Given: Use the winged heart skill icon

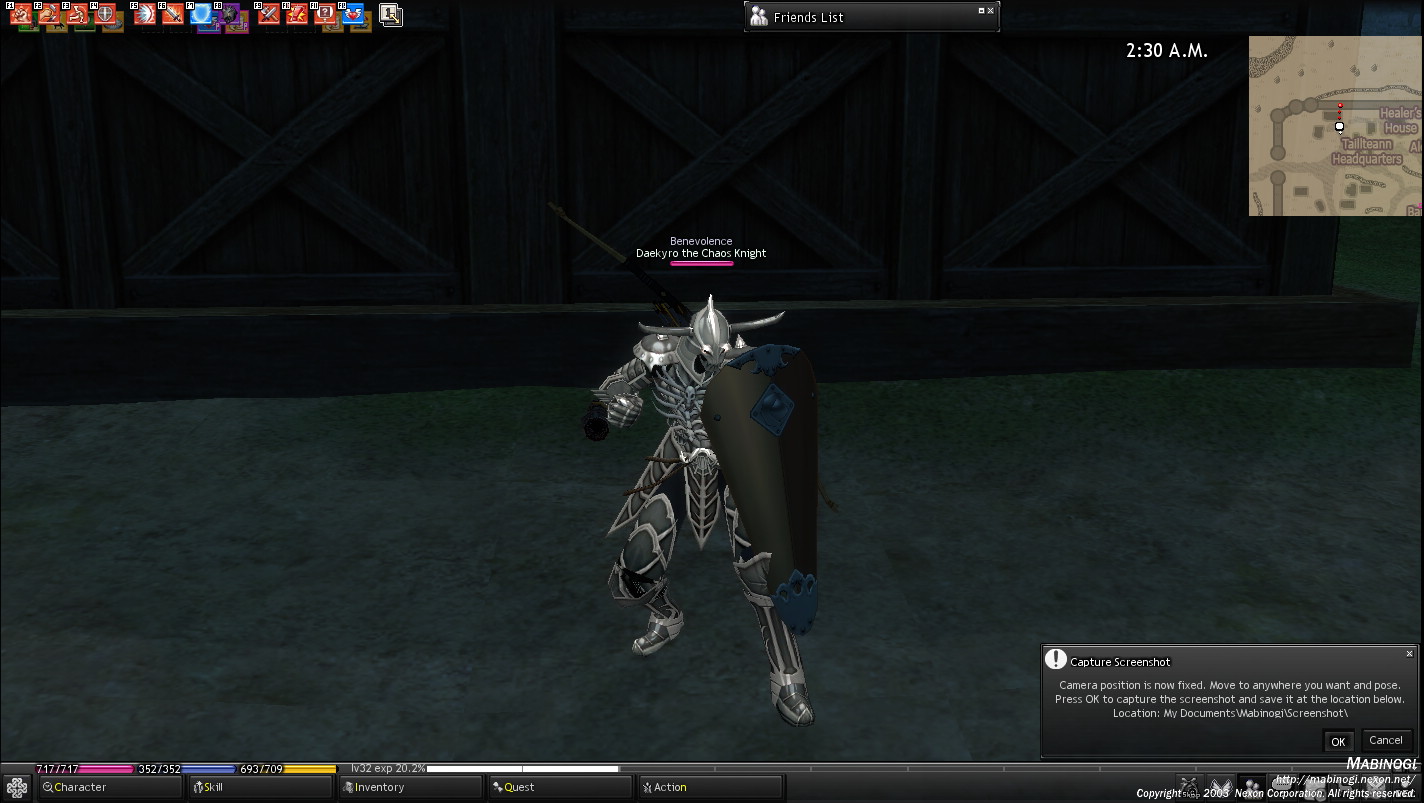Looking at the screenshot, I should [353, 15].
